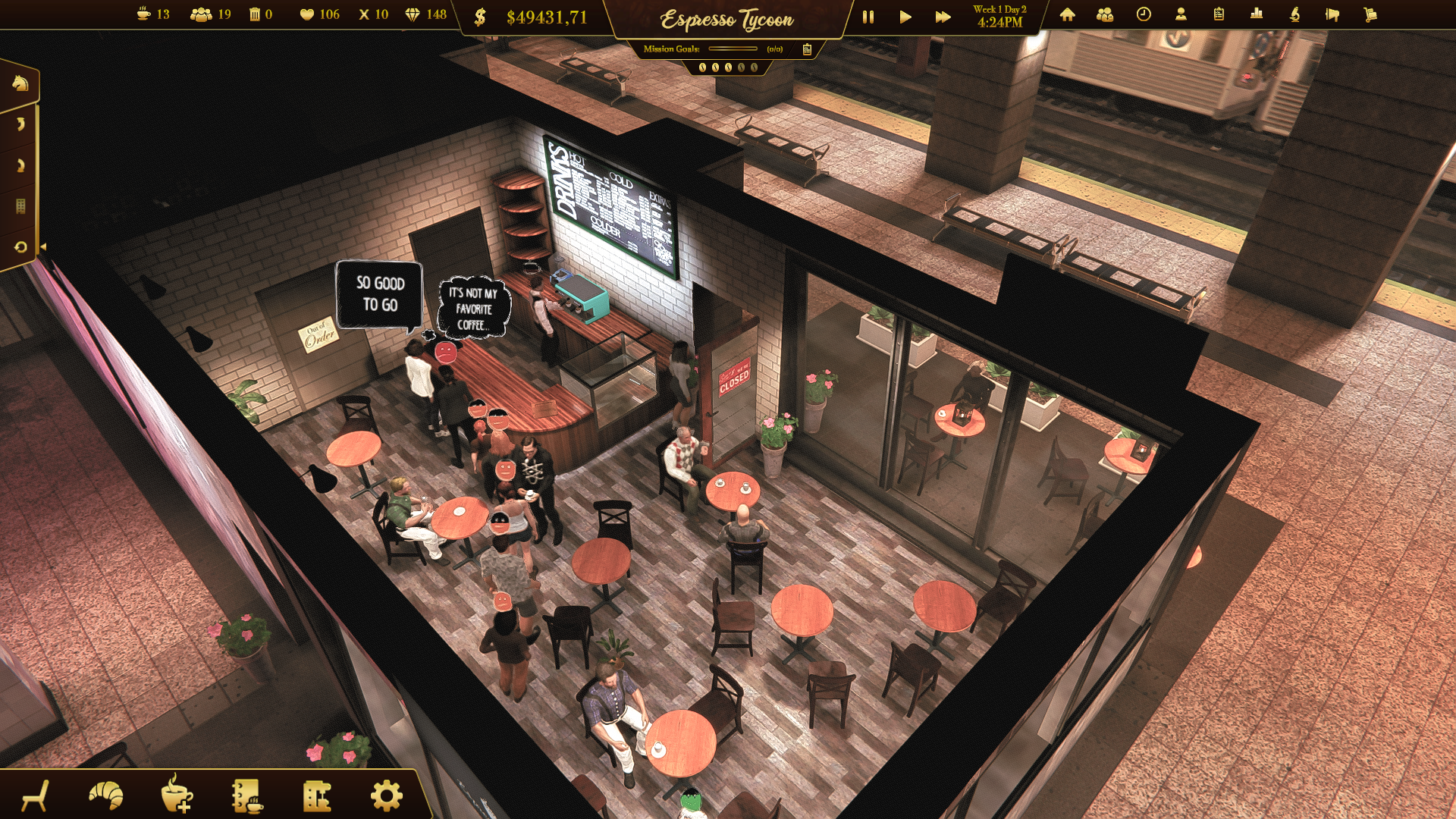Open the croissant food menu
The height and width of the screenshot is (819, 1456).
pos(106,795)
